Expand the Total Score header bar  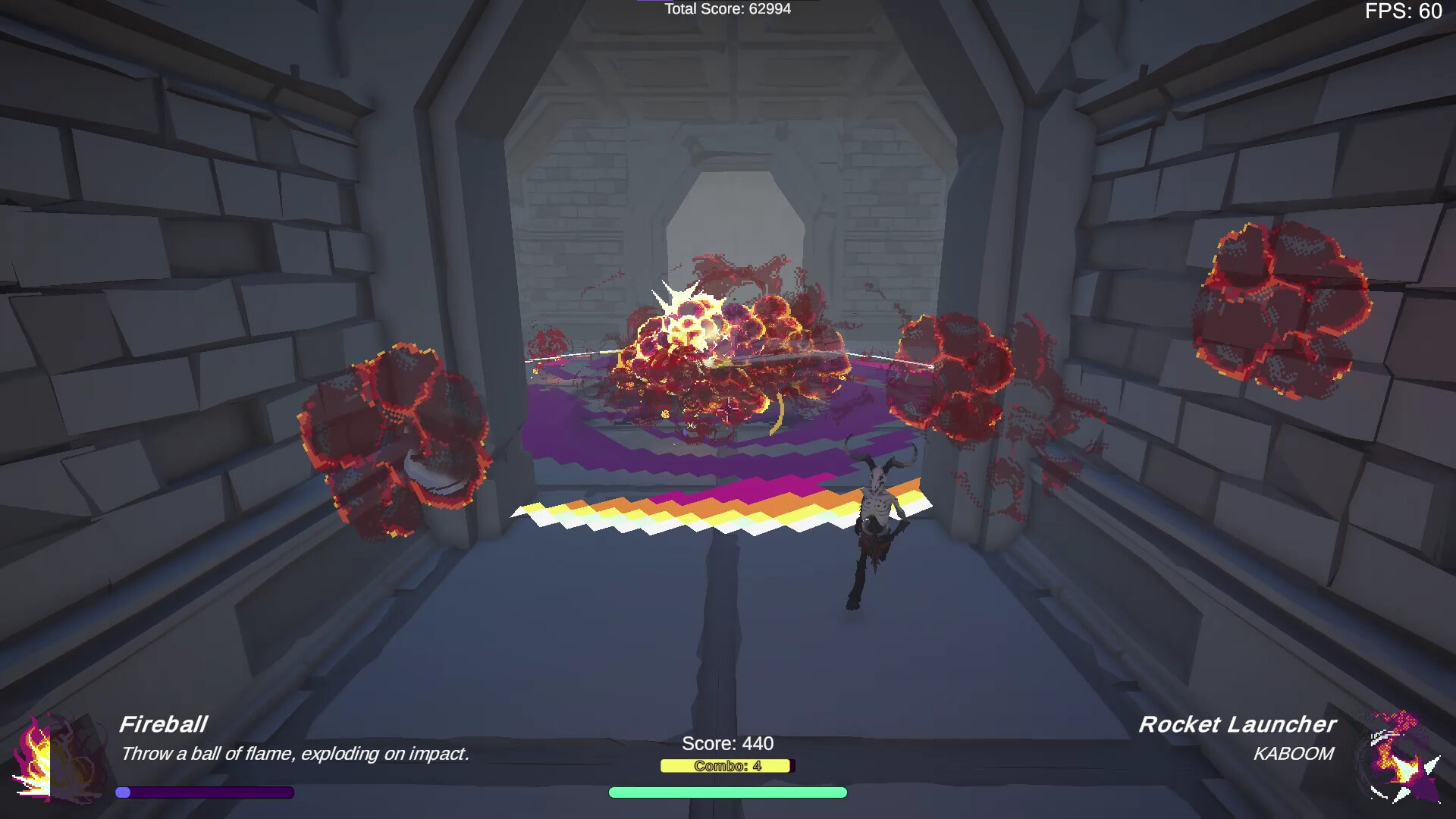click(x=726, y=9)
